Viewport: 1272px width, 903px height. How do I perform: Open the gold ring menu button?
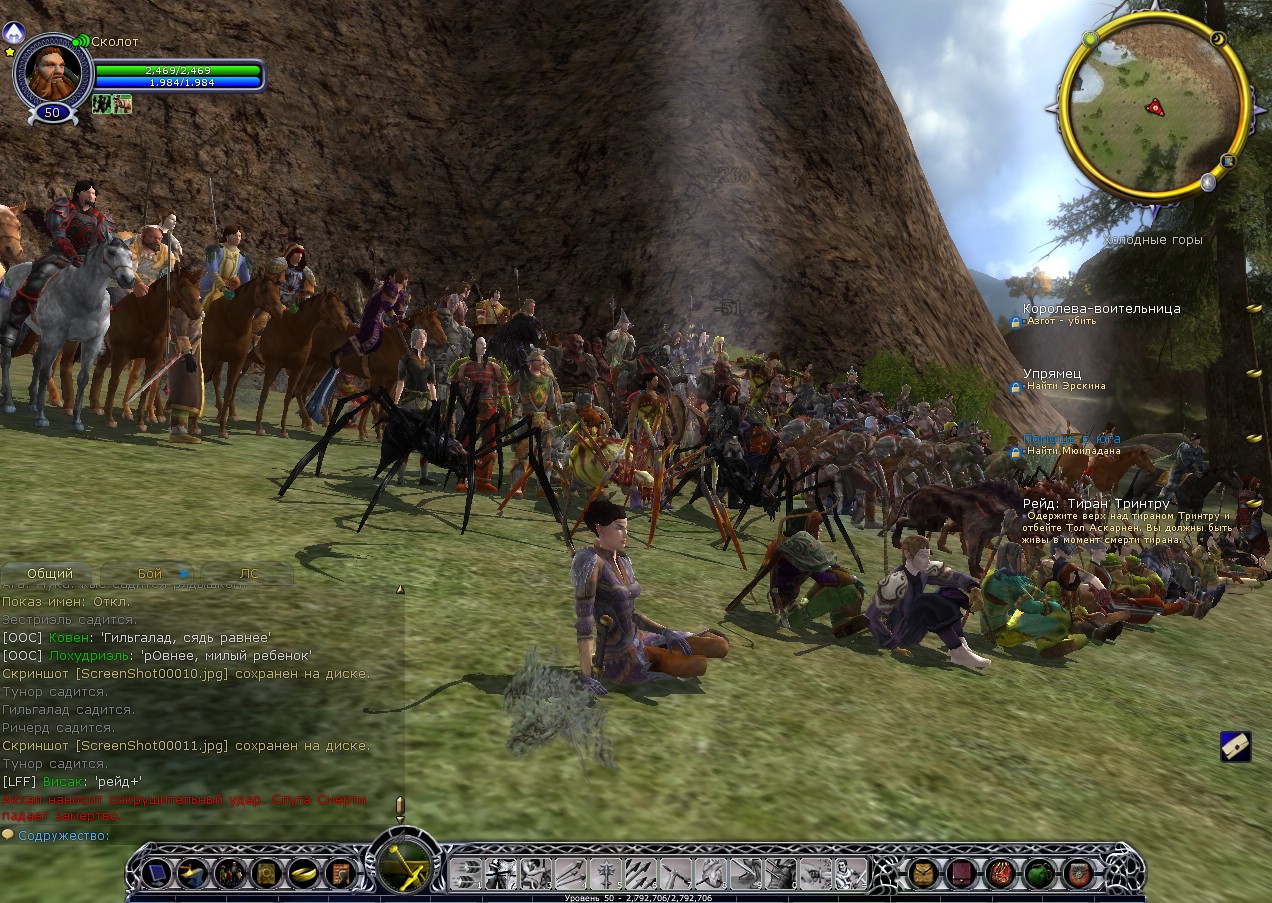pos(302,874)
